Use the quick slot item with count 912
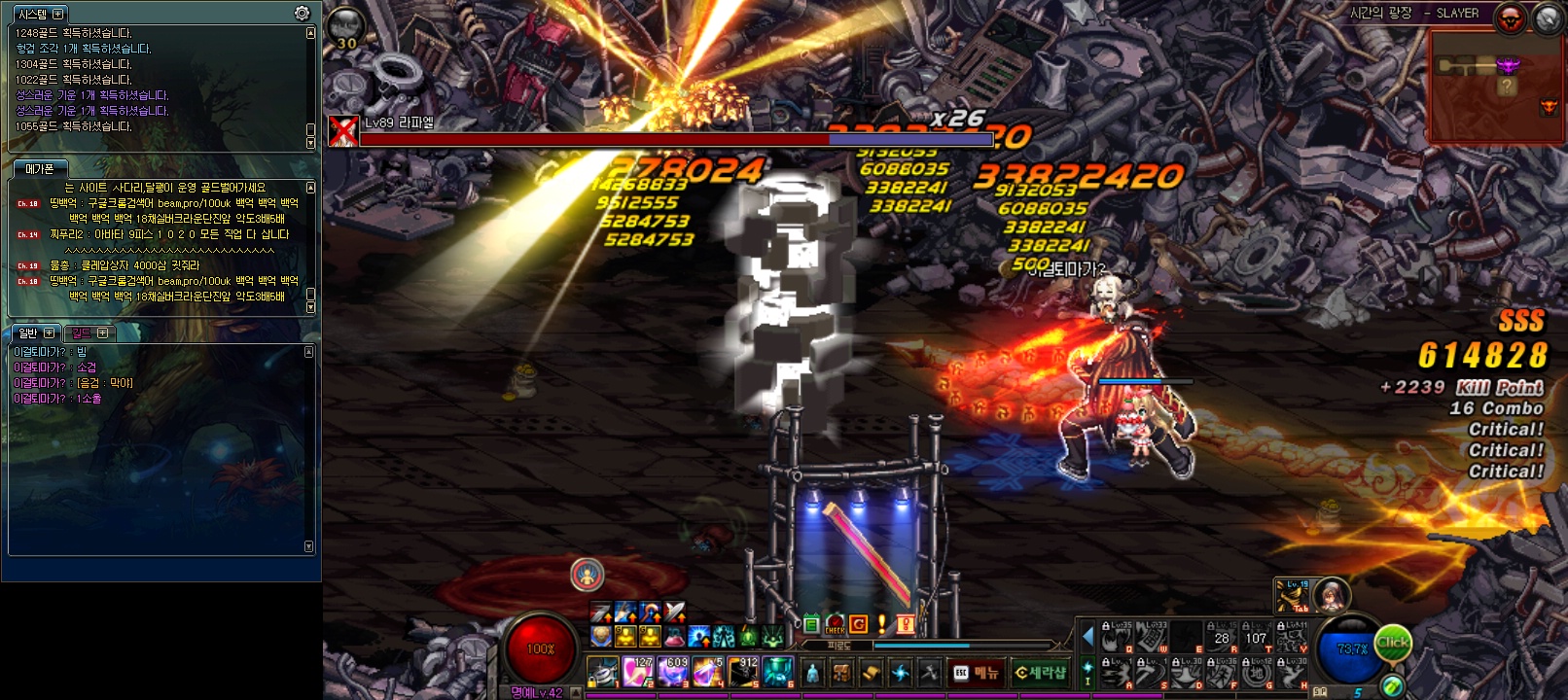 743,672
